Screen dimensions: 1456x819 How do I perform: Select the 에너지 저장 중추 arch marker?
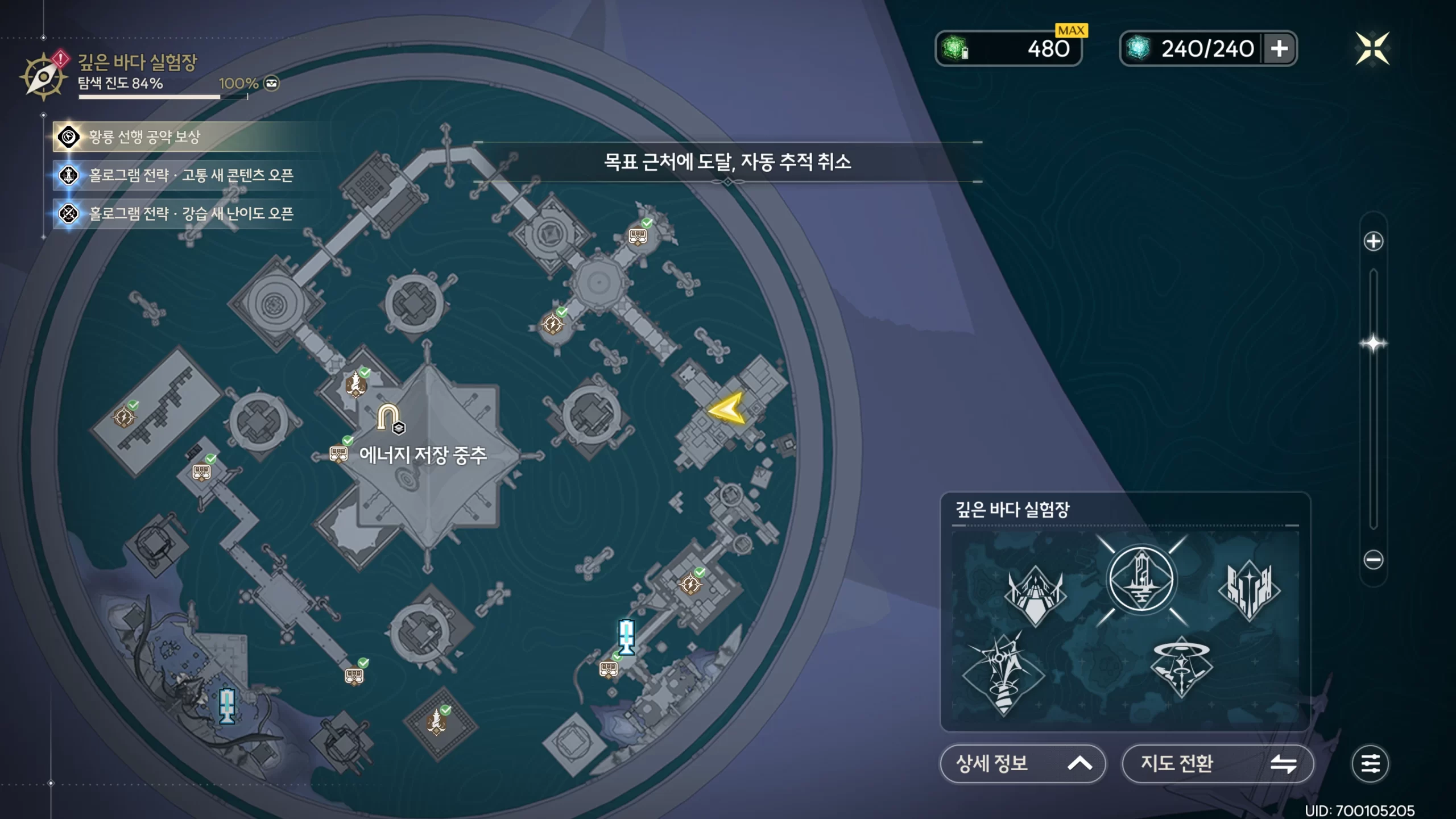tap(389, 418)
